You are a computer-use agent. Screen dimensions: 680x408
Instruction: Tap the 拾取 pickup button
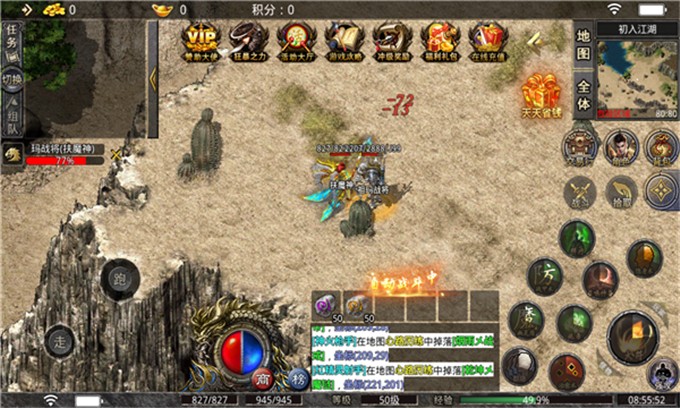620,190
